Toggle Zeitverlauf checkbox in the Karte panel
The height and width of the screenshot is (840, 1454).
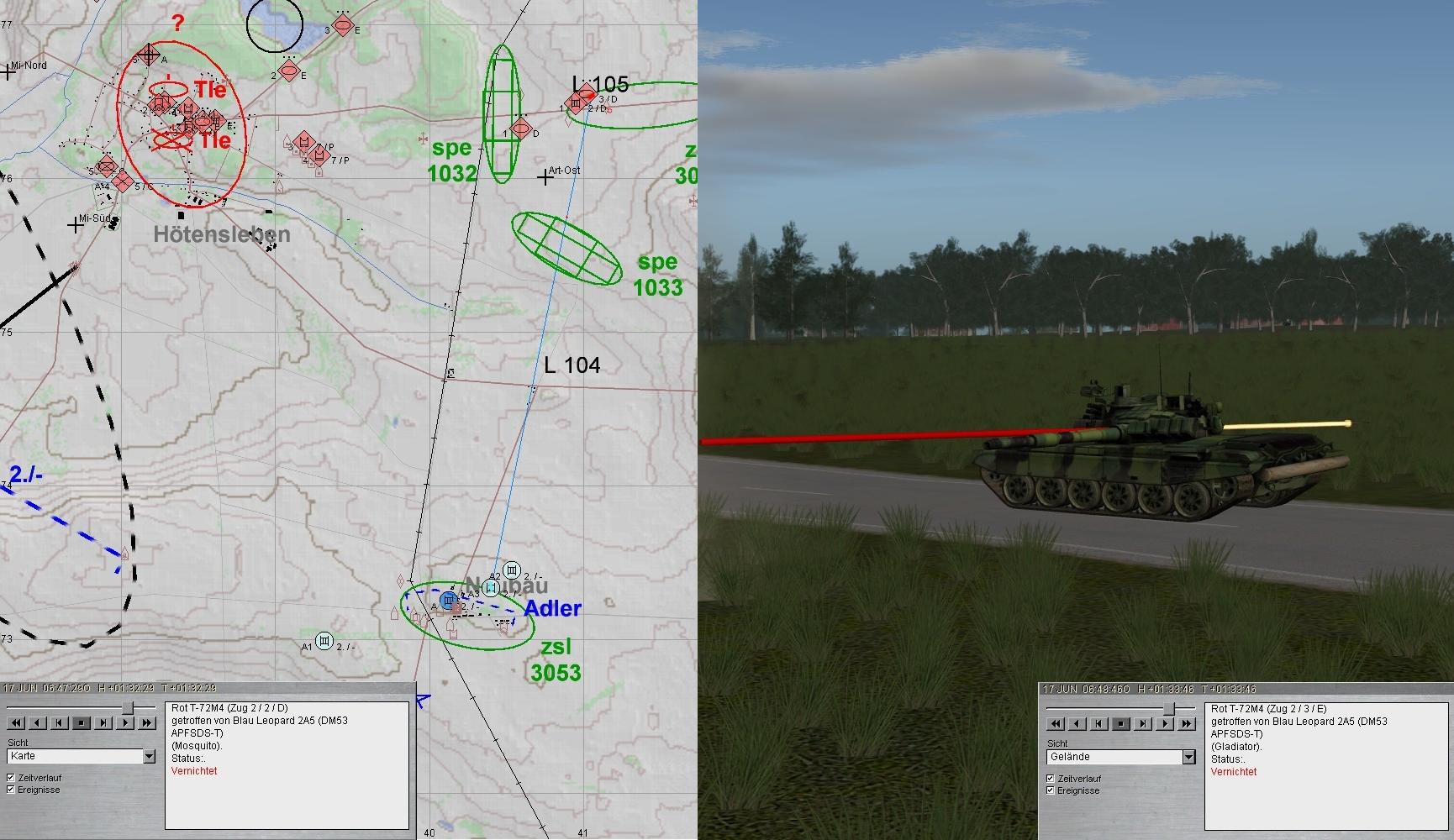pos(11,778)
